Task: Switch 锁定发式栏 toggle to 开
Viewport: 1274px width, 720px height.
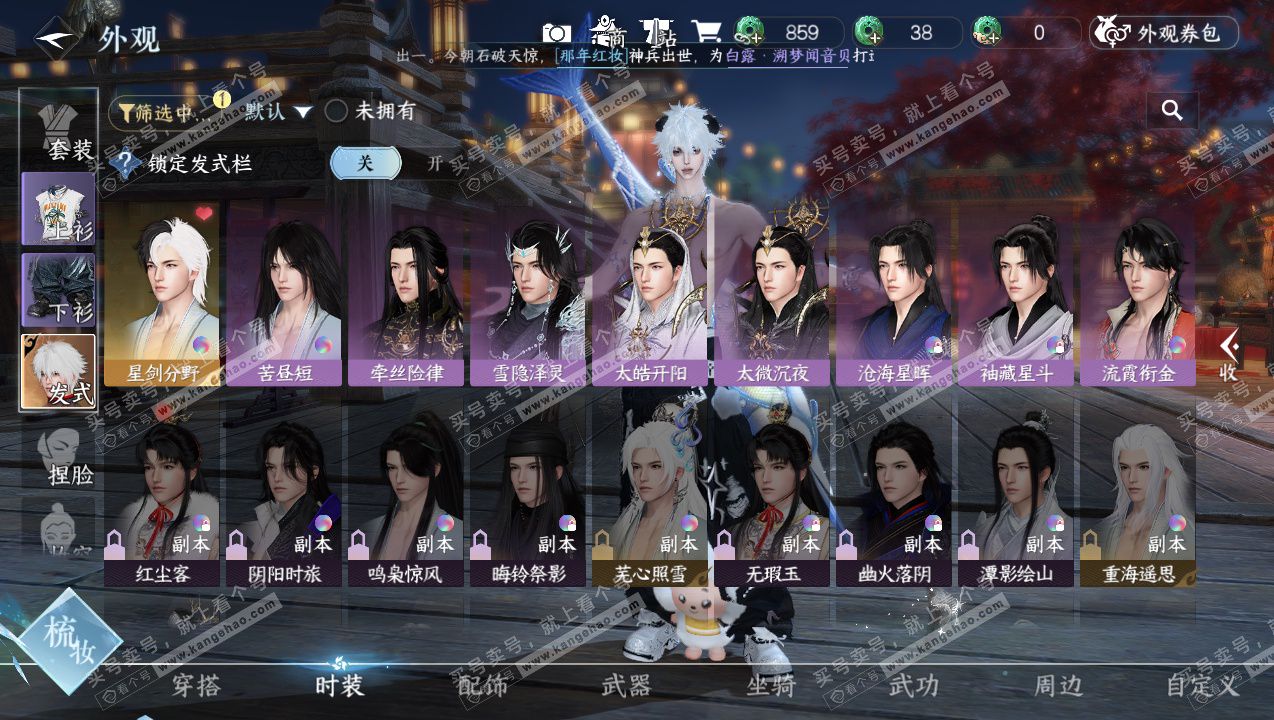Action: click(436, 163)
